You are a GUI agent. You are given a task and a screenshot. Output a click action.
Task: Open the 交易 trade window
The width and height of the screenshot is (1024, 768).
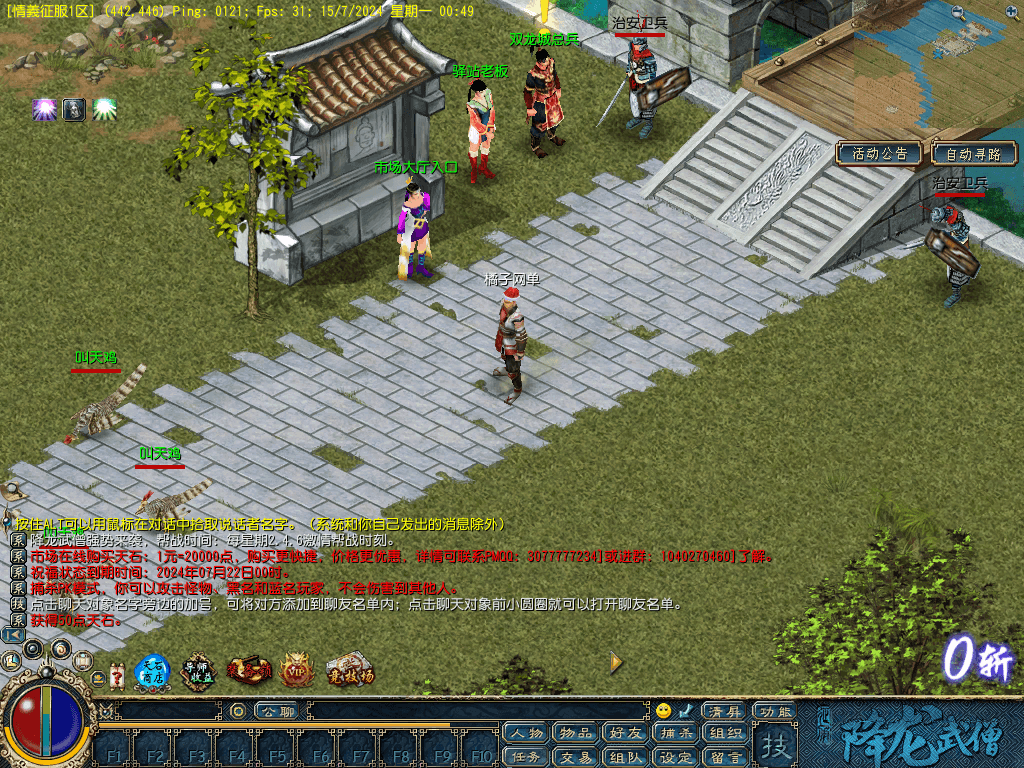576,757
